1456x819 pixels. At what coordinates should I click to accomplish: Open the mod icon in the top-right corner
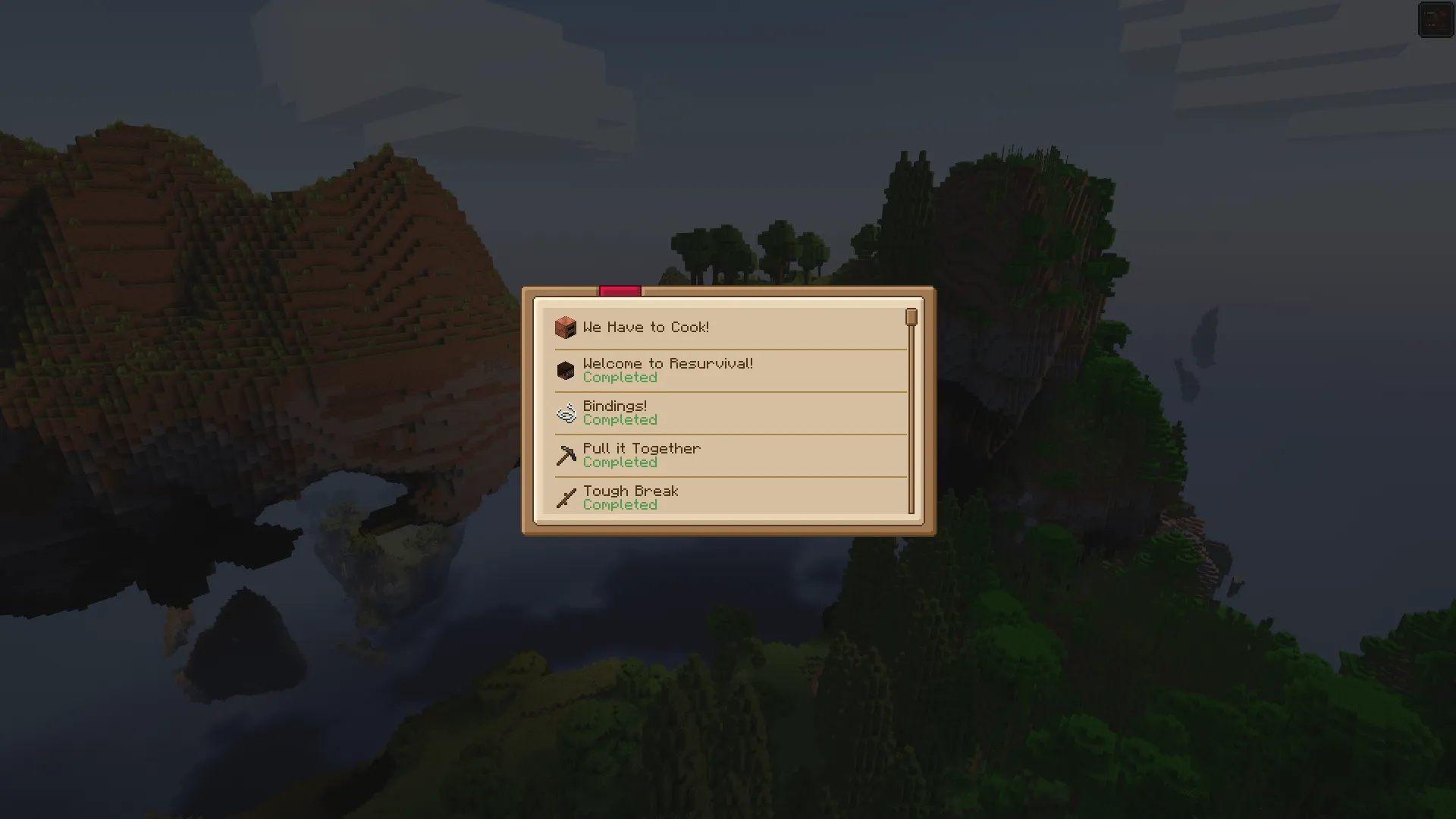coord(1436,20)
